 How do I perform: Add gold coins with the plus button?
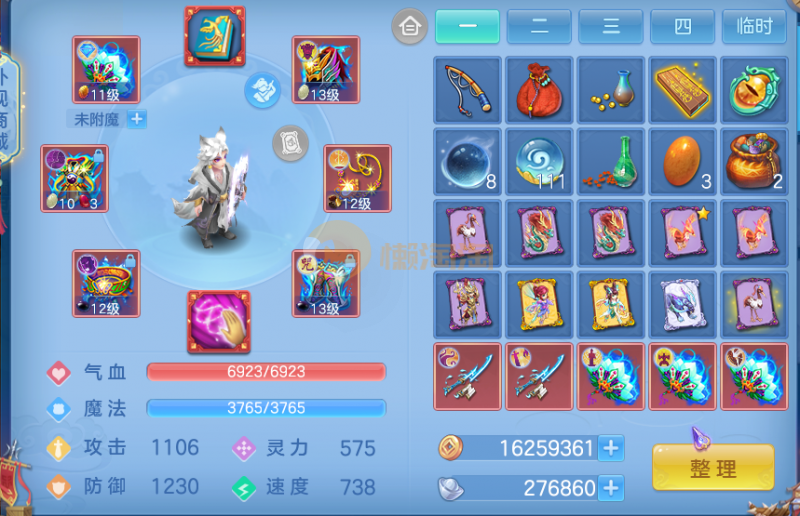click(611, 448)
